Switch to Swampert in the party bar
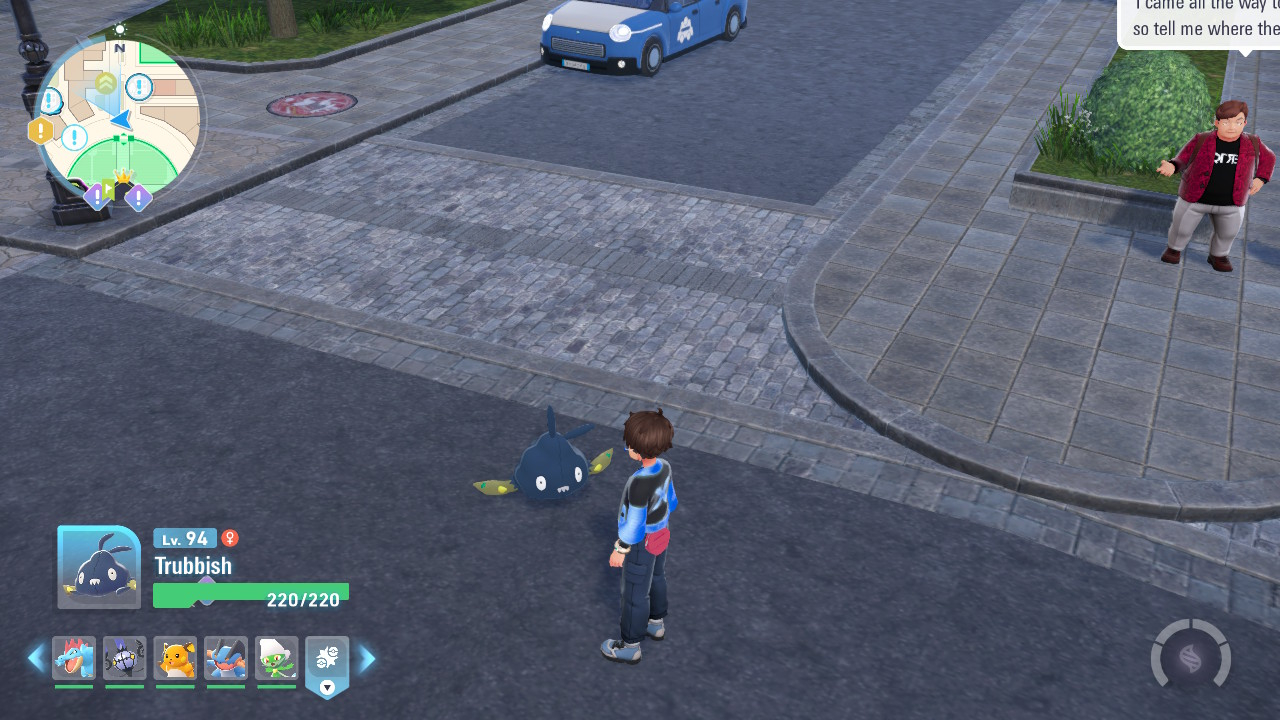This screenshot has height=720, width=1280. pos(226,658)
